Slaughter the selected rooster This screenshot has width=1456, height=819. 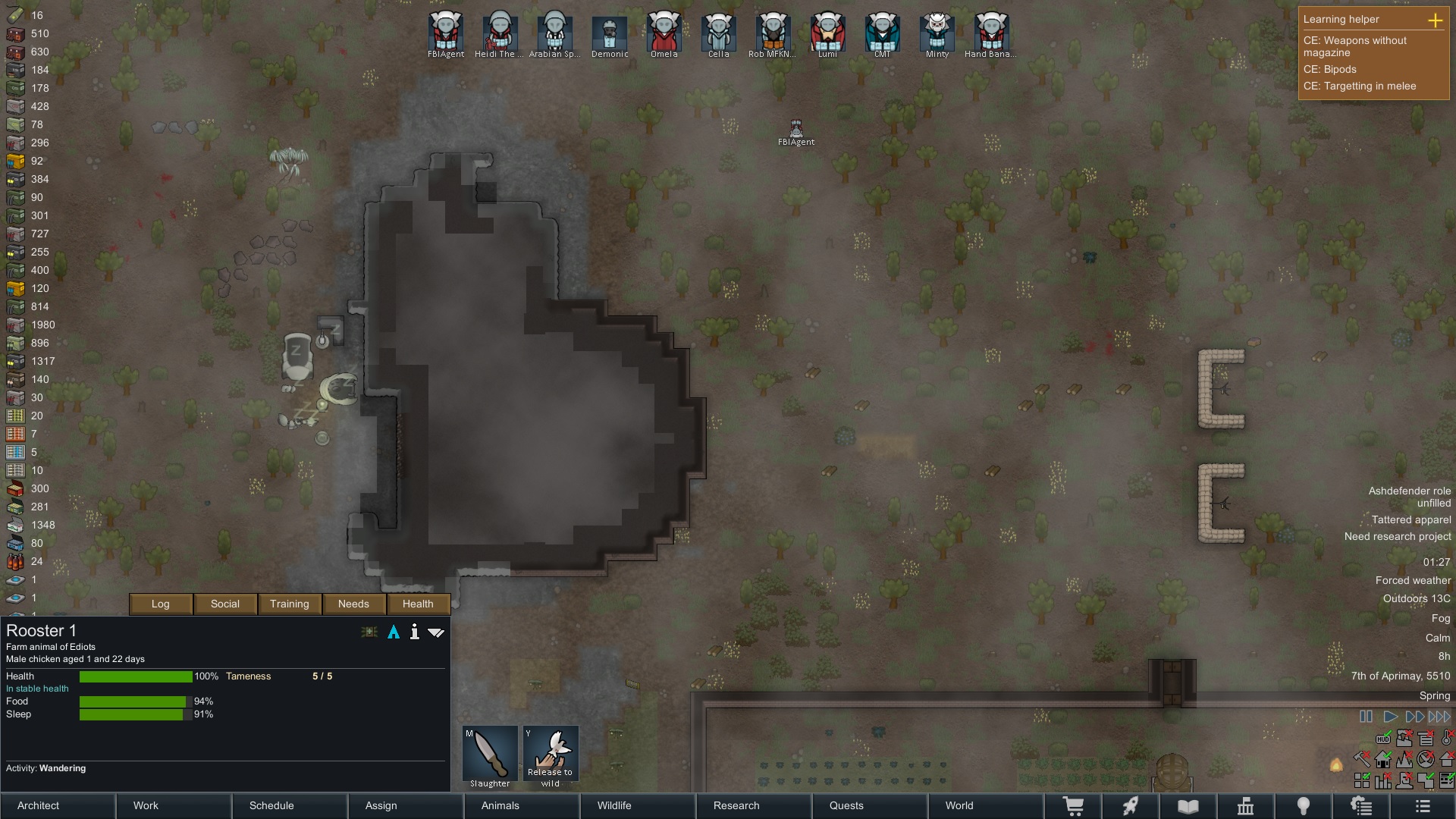(490, 755)
